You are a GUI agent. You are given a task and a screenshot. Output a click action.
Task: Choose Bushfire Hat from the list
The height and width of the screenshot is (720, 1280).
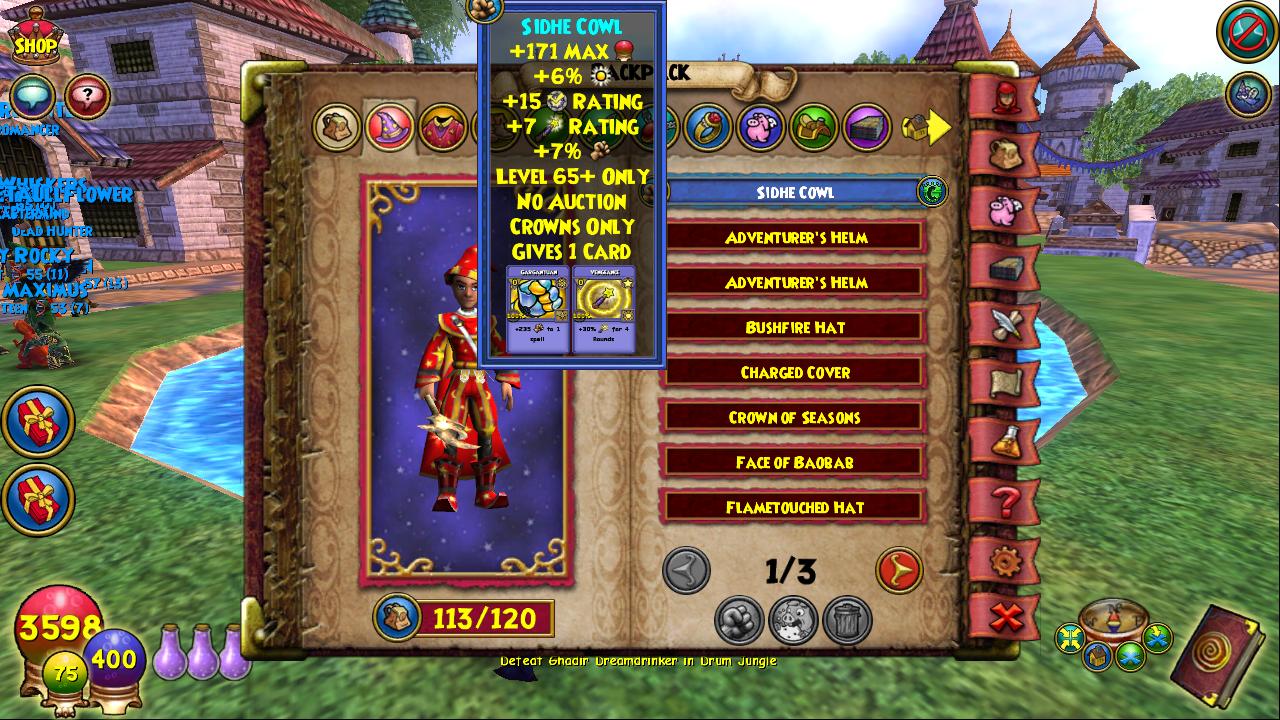pyautogui.click(x=795, y=328)
